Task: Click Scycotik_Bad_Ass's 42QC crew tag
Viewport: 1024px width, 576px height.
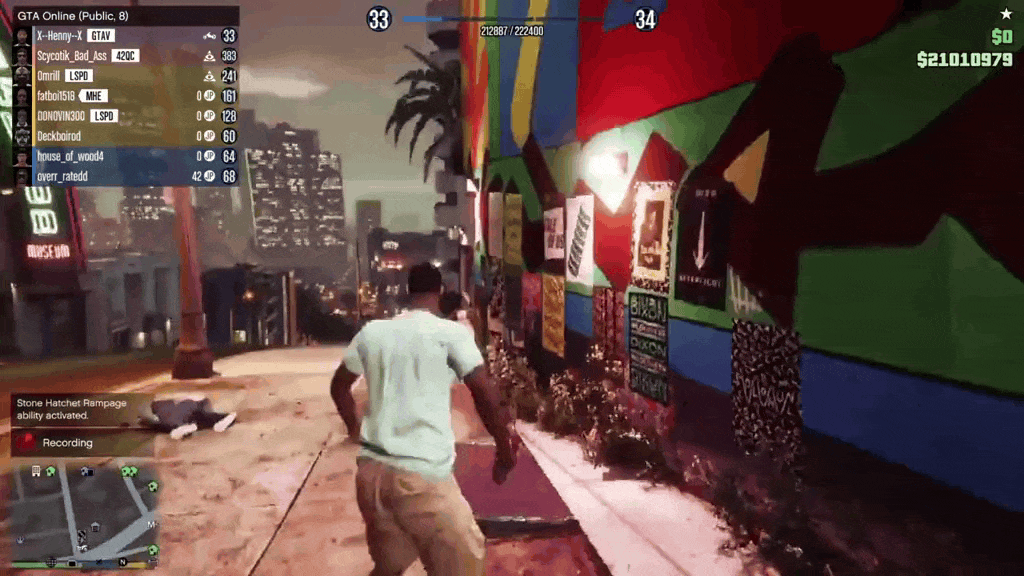Action: coord(125,56)
